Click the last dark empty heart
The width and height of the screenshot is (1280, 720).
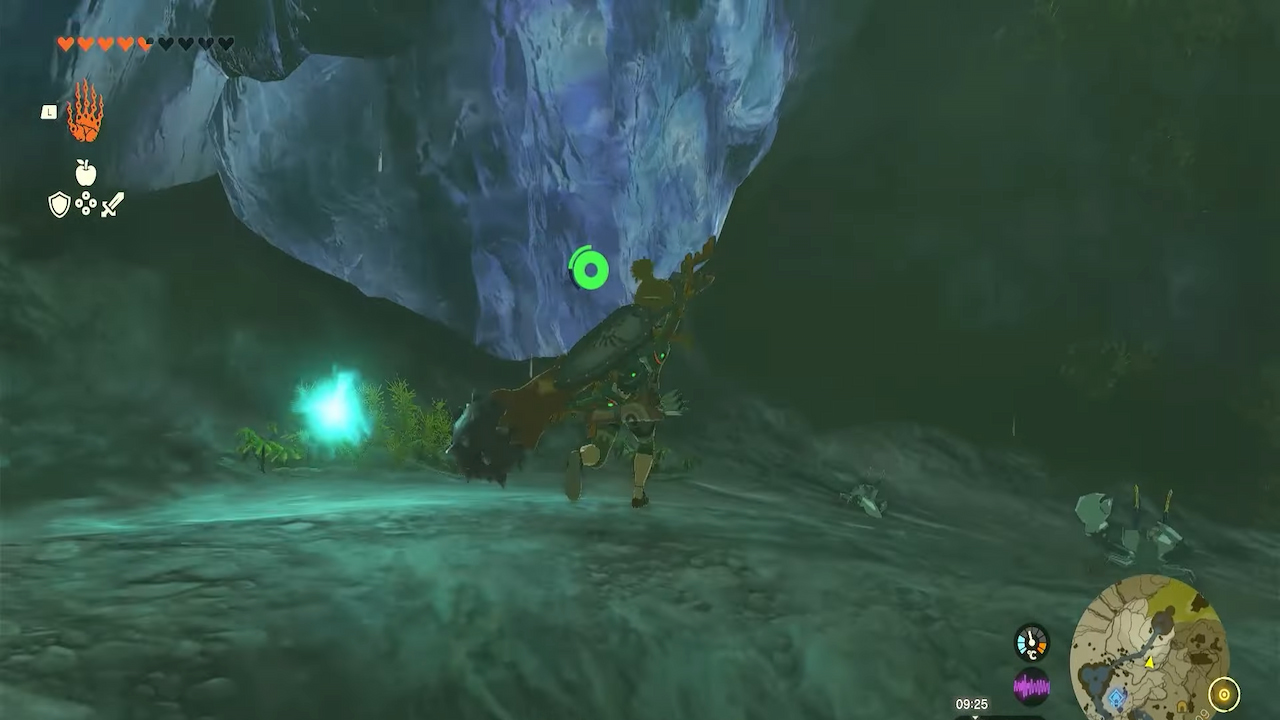[x=224, y=43]
